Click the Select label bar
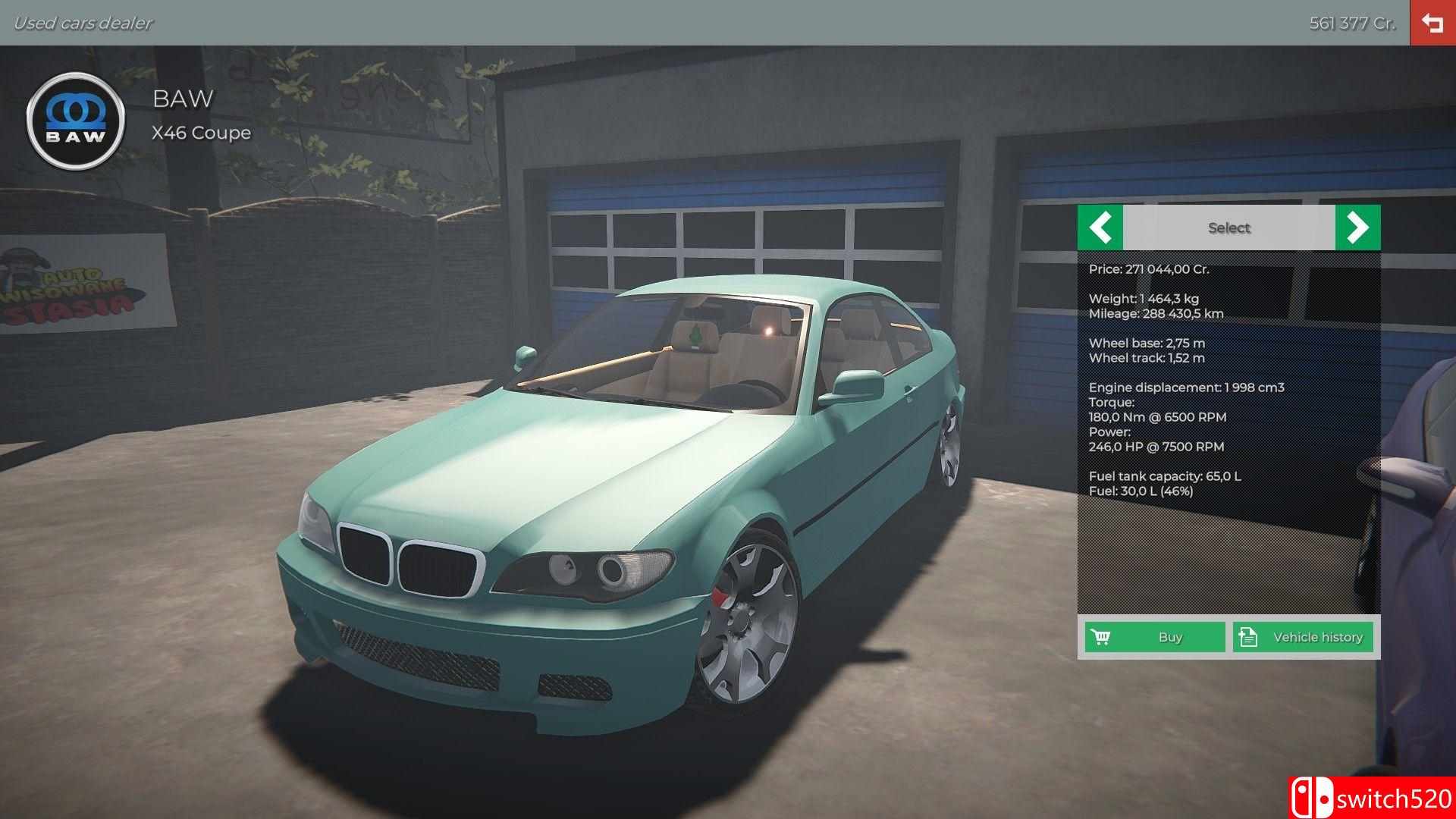The width and height of the screenshot is (1456, 819). (x=1228, y=227)
